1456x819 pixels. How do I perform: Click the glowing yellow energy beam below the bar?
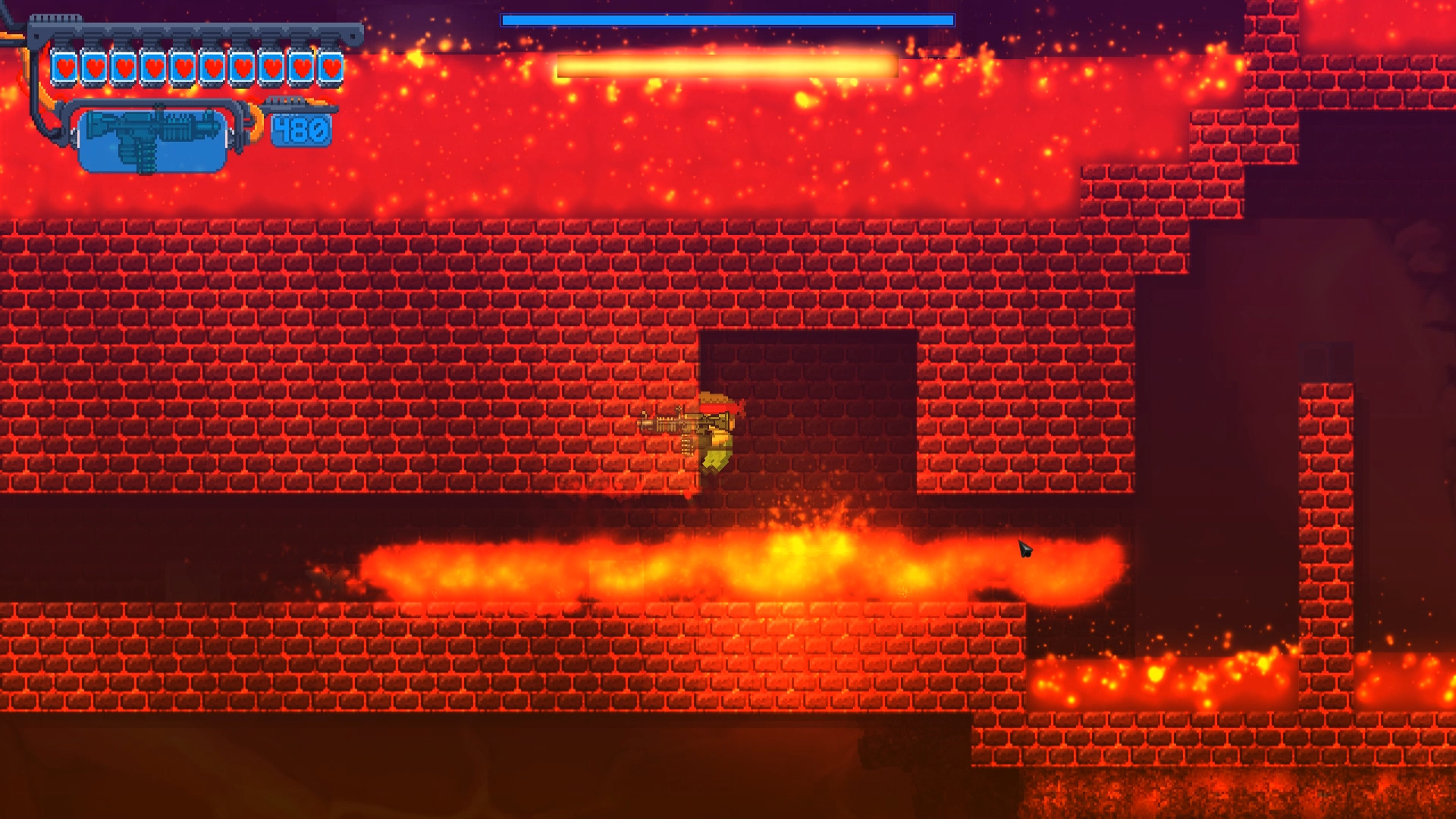click(724, 64)
